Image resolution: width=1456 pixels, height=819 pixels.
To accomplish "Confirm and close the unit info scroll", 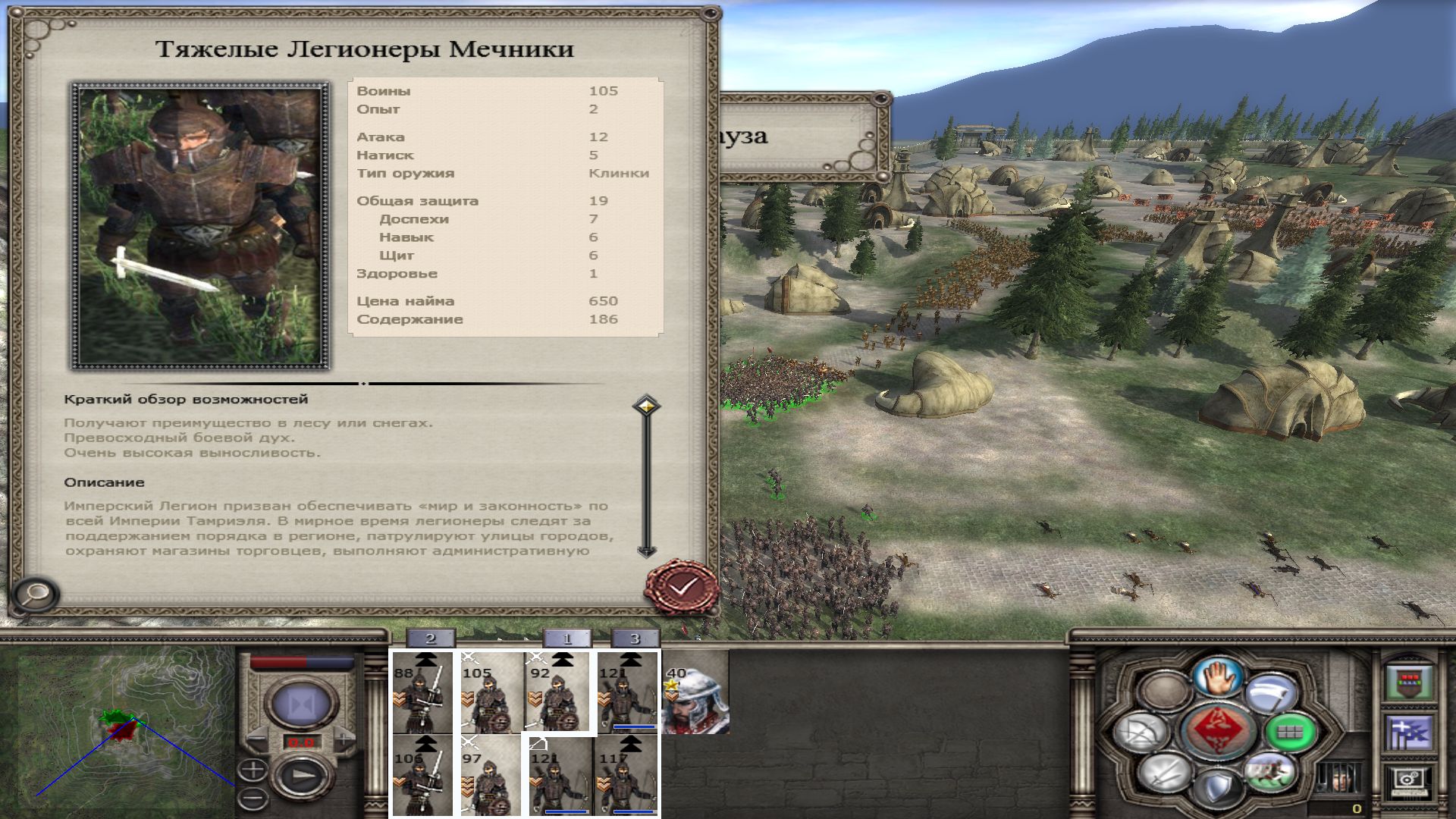I will [x=682, y=586].
